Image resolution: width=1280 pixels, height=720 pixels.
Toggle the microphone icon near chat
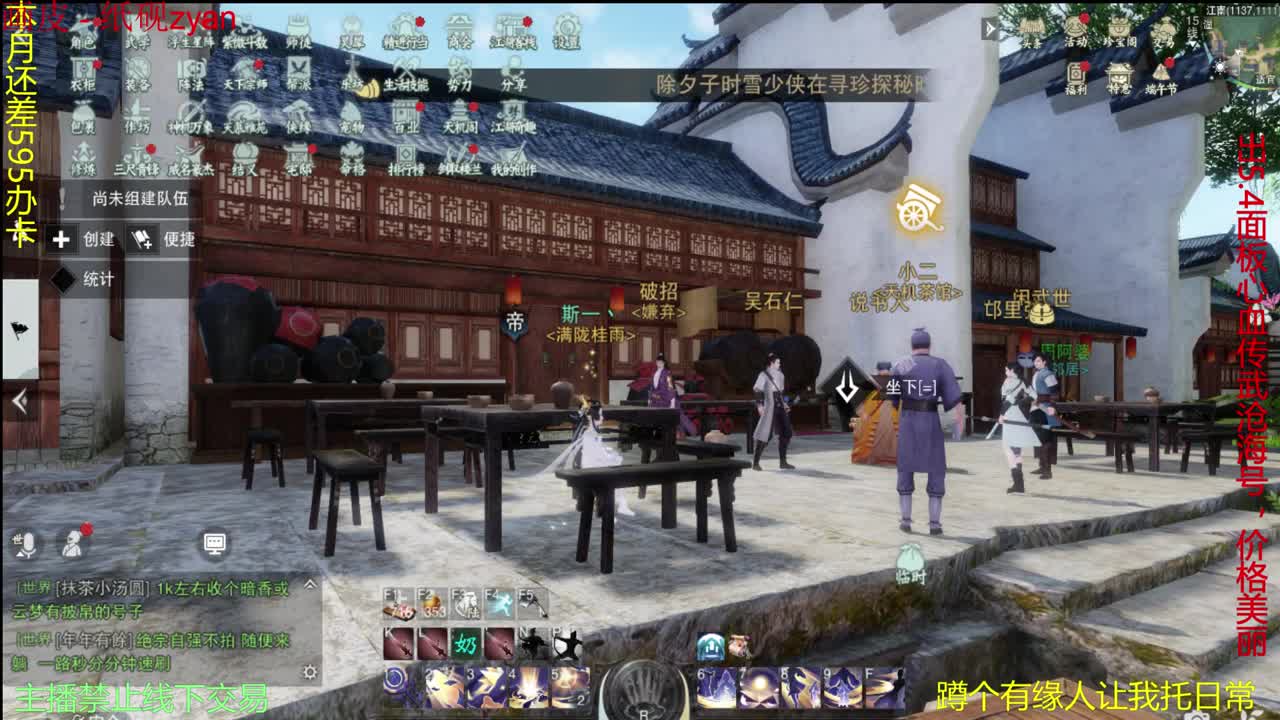[28, 544]
